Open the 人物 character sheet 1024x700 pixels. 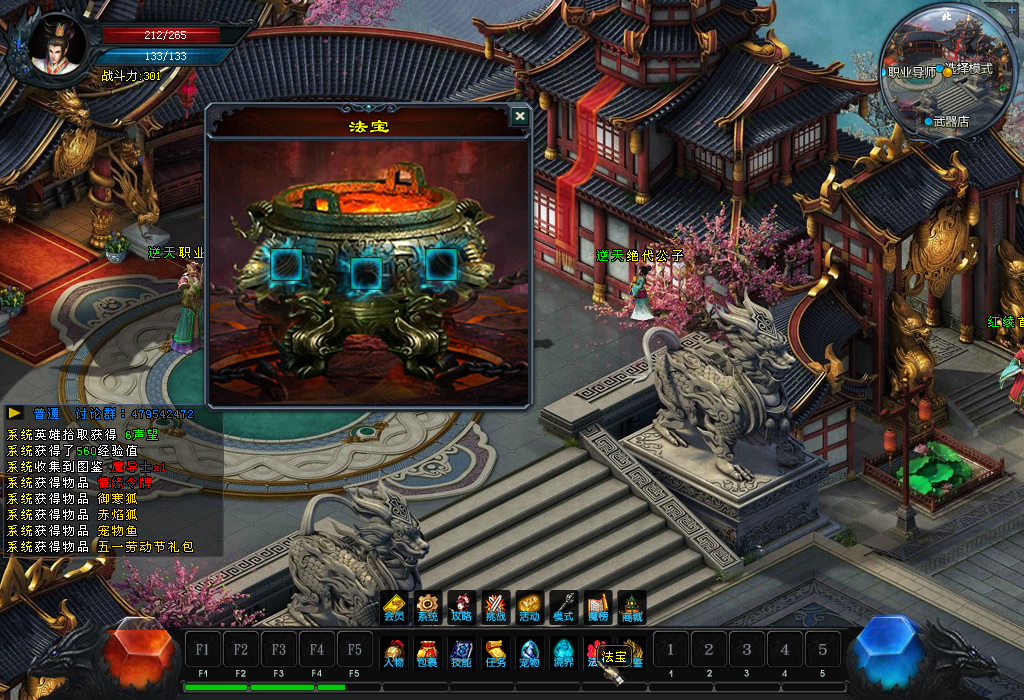(x=394, y=652)
